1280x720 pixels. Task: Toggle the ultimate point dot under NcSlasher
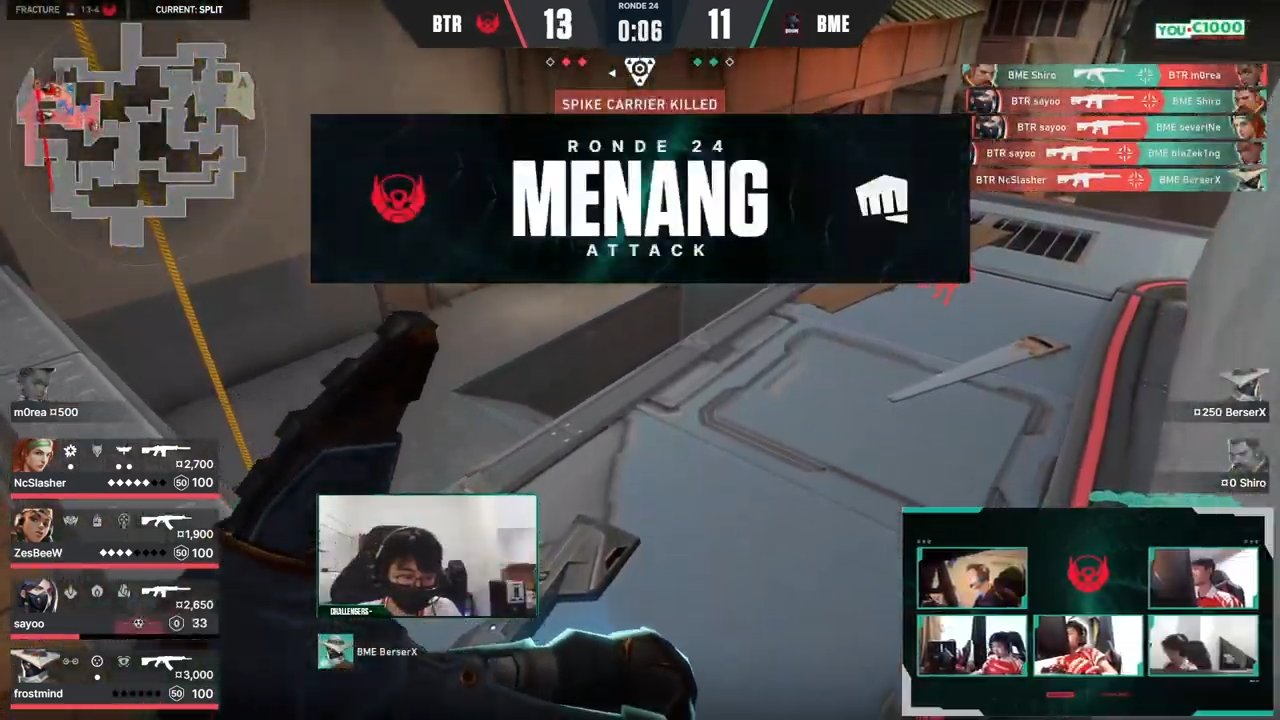[70, 465]
